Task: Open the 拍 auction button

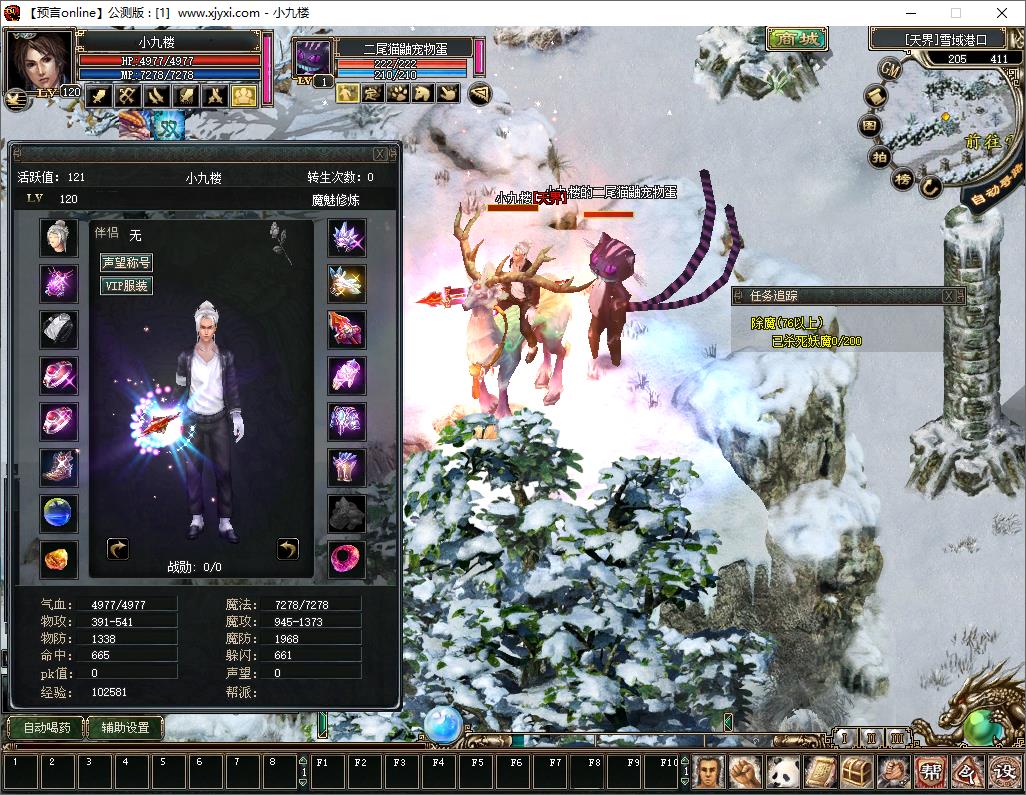Action: [x=880, y=158]
